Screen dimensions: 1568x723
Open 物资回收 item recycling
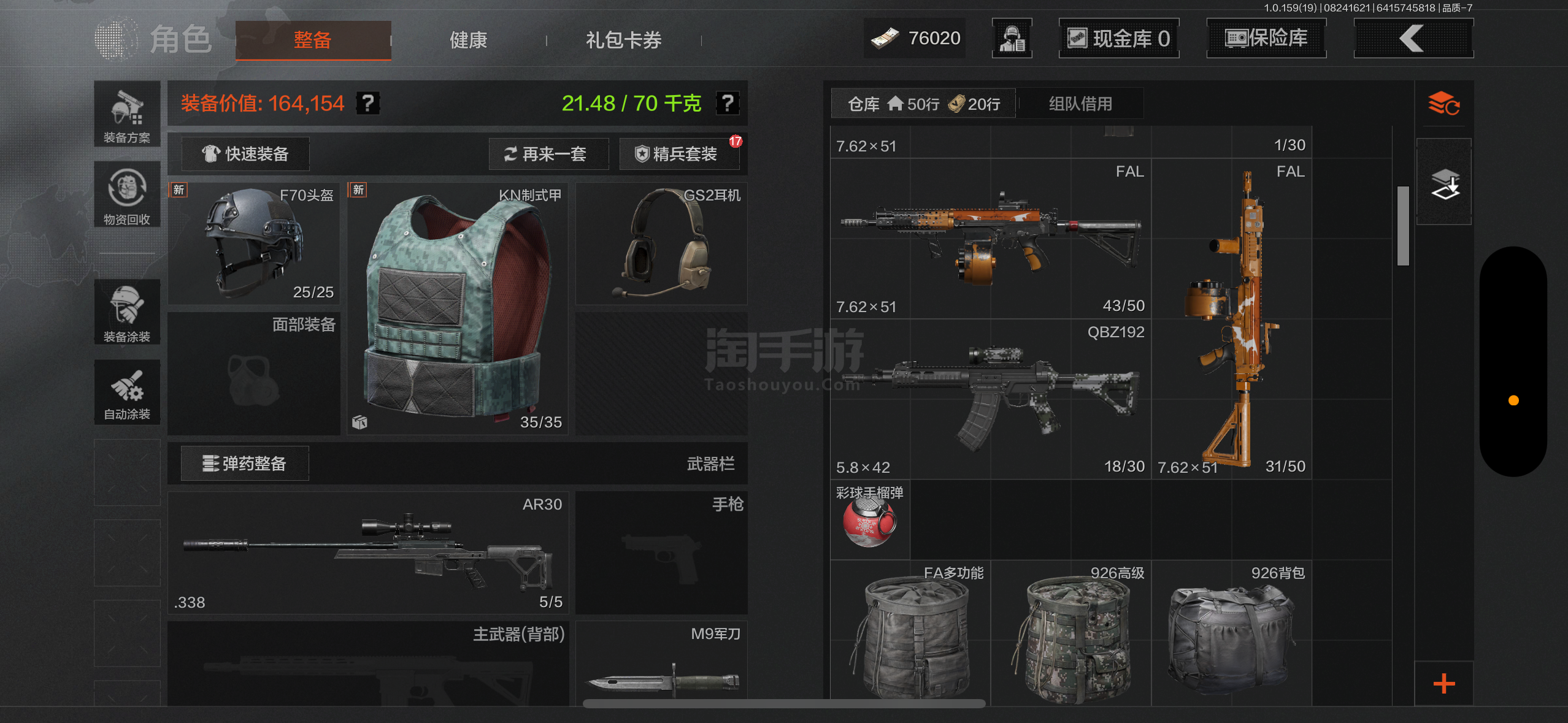pyautogui.click(x=127, y=194)
